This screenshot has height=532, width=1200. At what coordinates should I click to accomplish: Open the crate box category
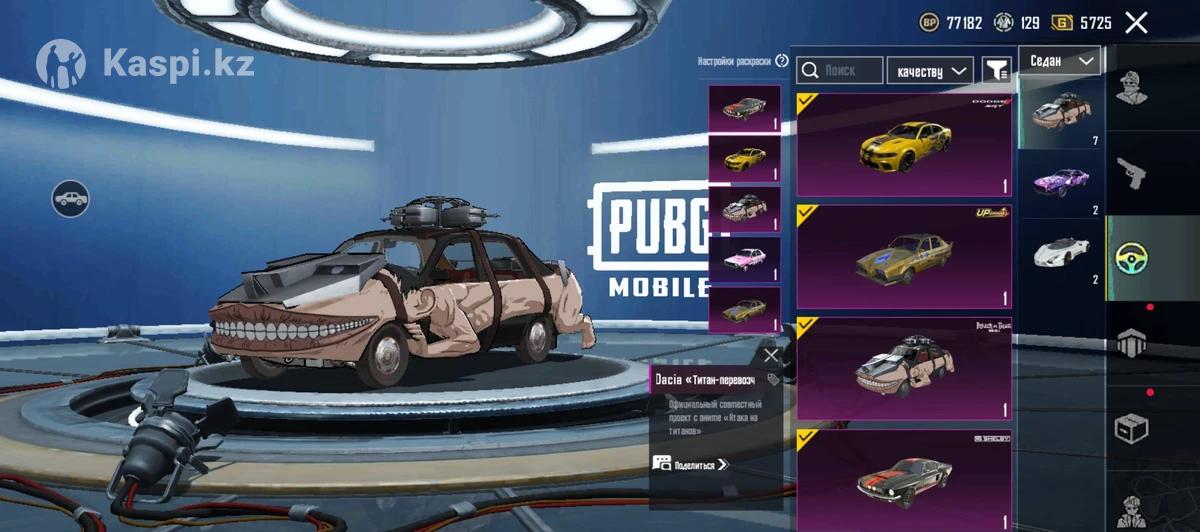[1131, 428]
